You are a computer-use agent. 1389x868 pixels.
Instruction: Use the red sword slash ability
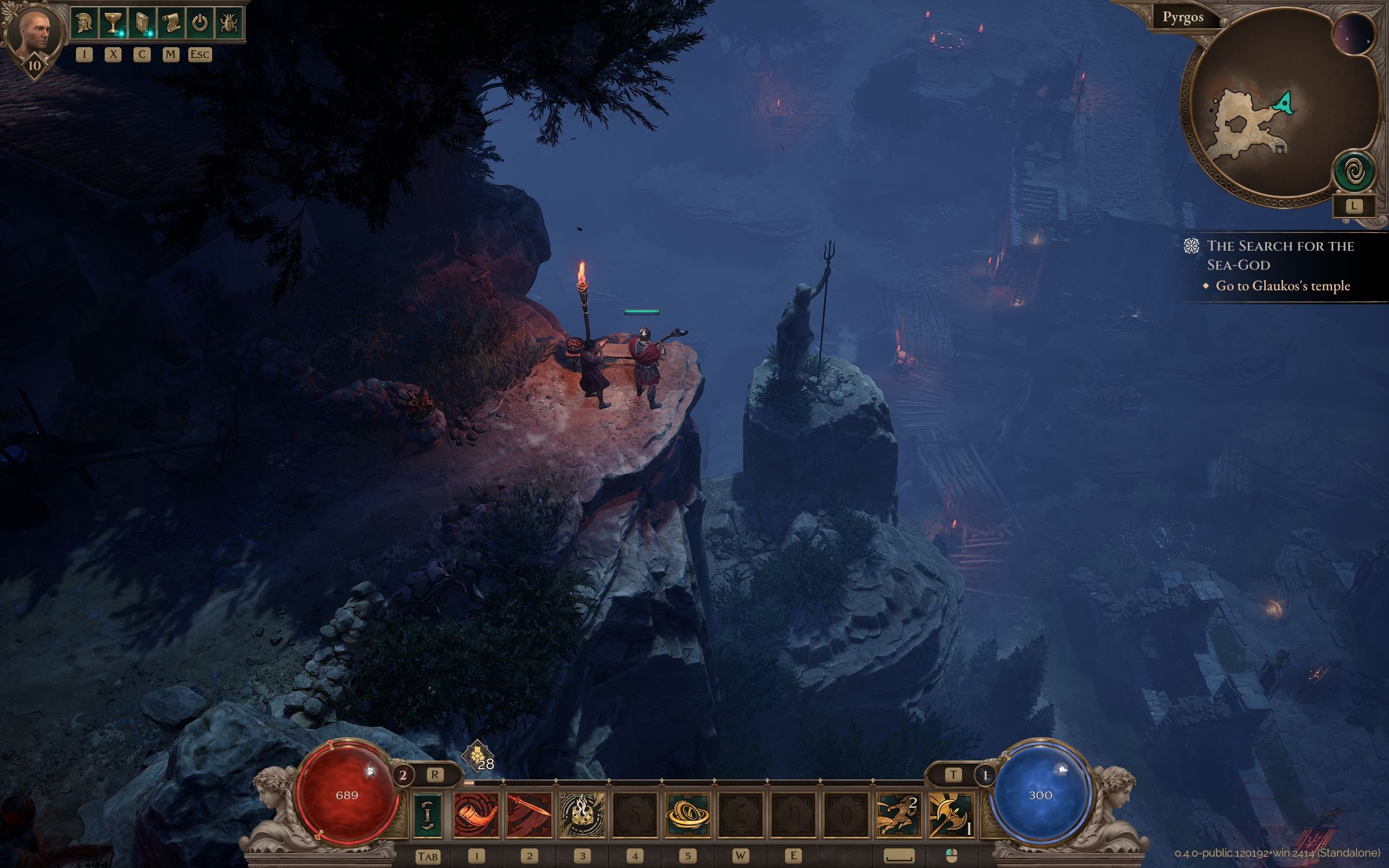click(x=529, y=815)
